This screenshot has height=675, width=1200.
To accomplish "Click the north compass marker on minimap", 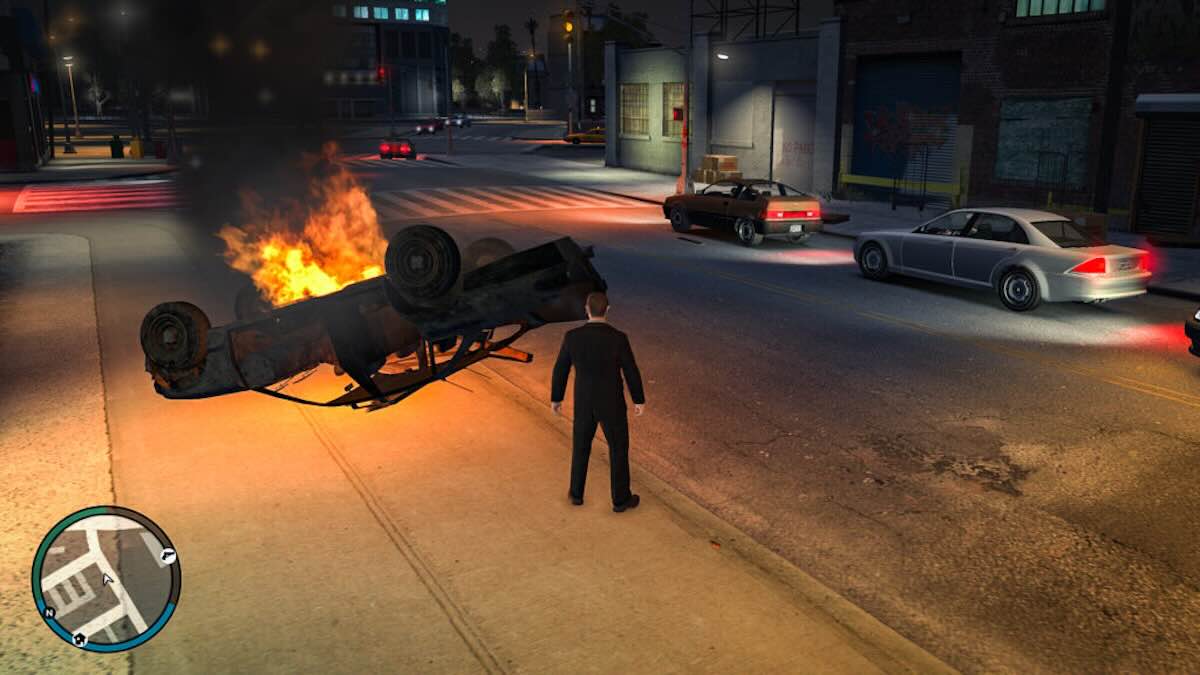I will click(x=49, y=613).
